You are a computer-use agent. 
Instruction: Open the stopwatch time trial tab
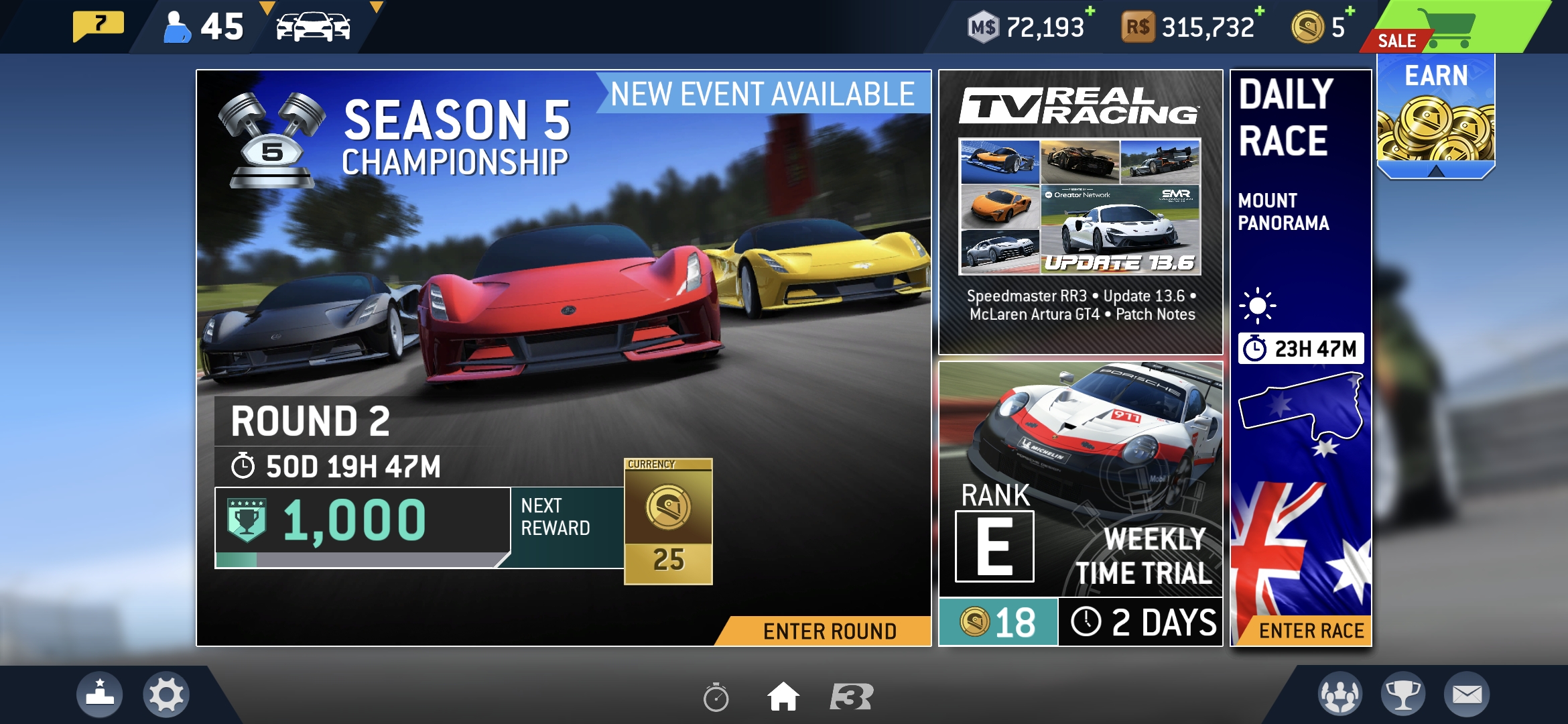[716, 697]
